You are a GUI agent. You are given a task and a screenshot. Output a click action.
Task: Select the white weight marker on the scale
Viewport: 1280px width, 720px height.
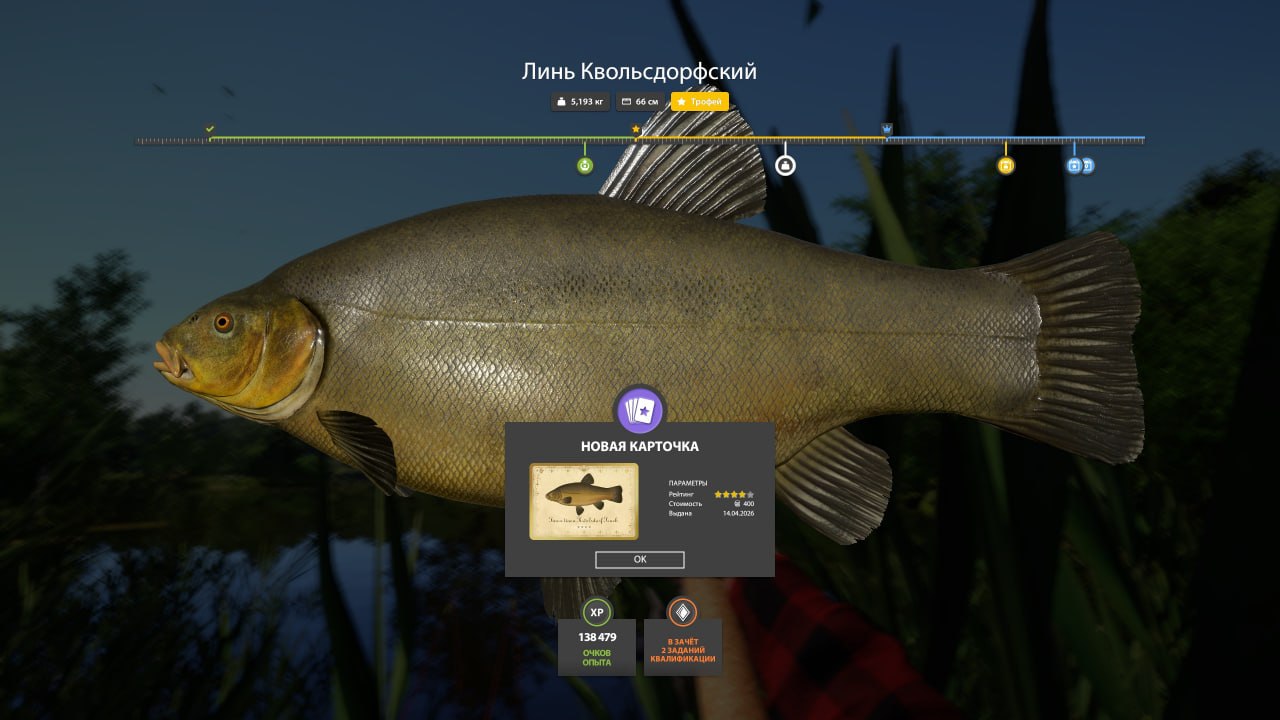pyautogui.click(x=785, y=165)
